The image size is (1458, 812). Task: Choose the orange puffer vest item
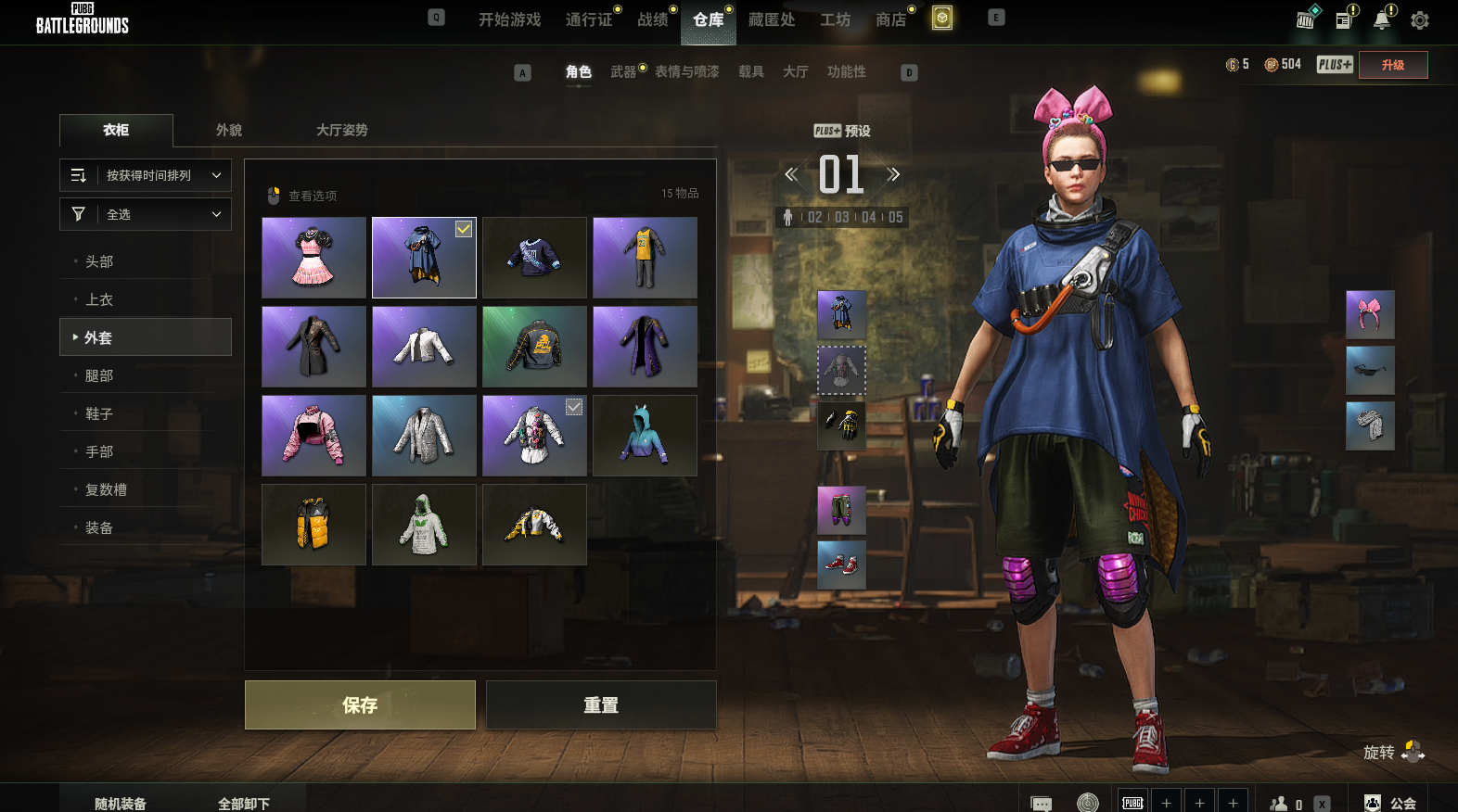point(313,525)
